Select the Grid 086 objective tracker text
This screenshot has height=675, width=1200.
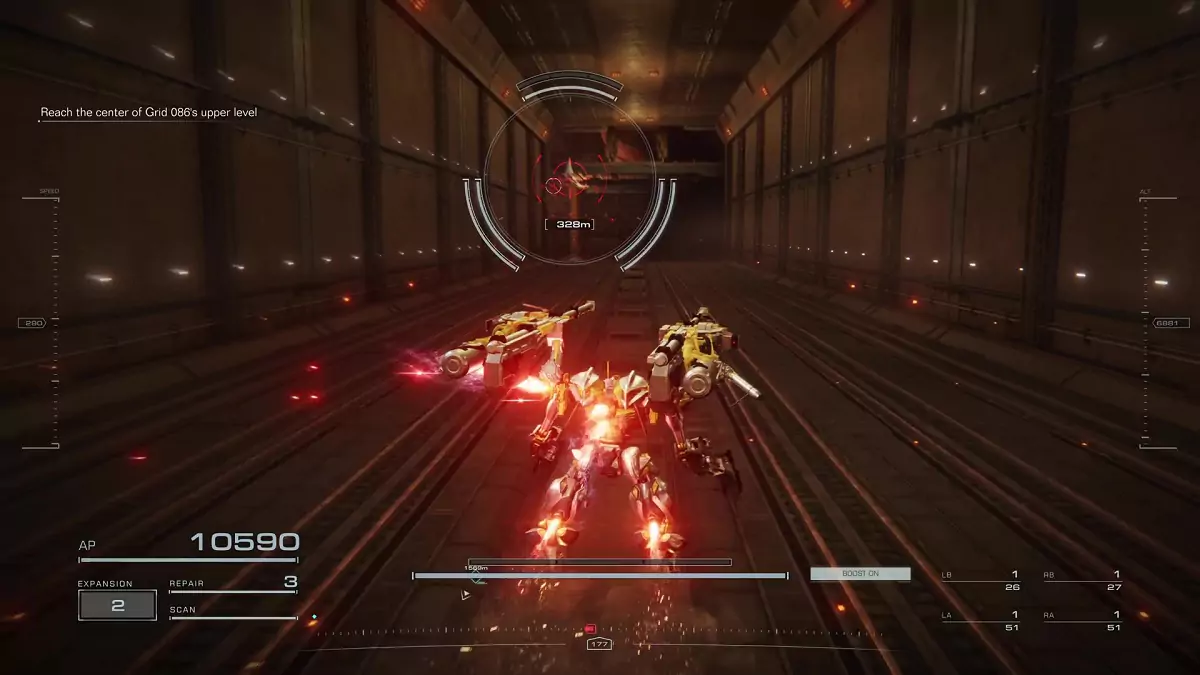tap(149, 113)
